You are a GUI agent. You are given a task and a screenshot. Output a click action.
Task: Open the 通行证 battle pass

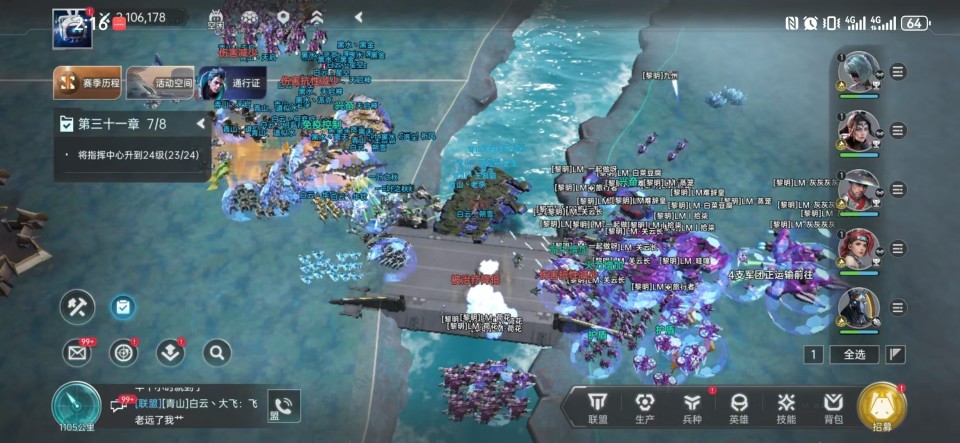click(232, 83)
